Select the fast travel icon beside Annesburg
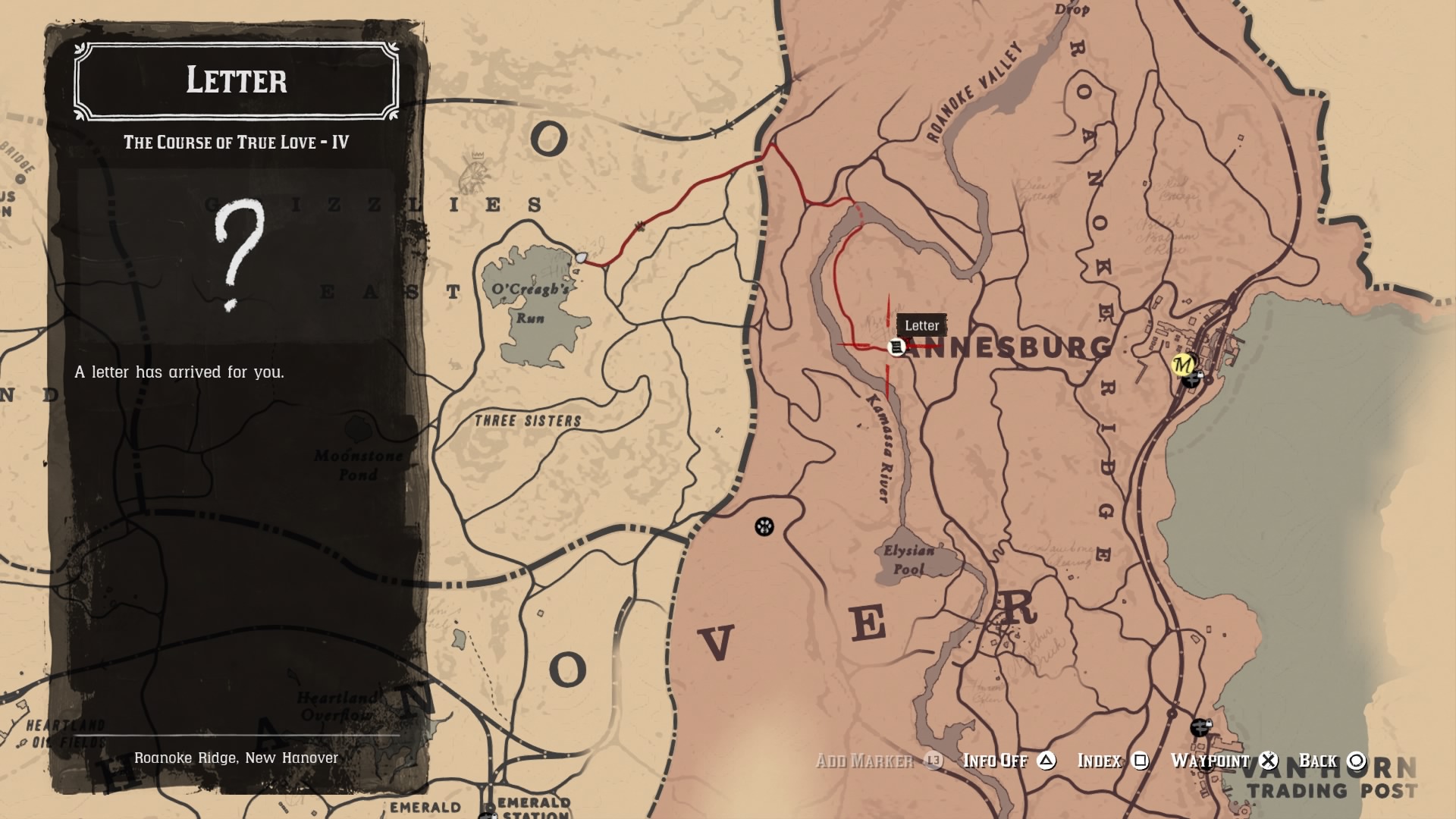 (1191, 381)
